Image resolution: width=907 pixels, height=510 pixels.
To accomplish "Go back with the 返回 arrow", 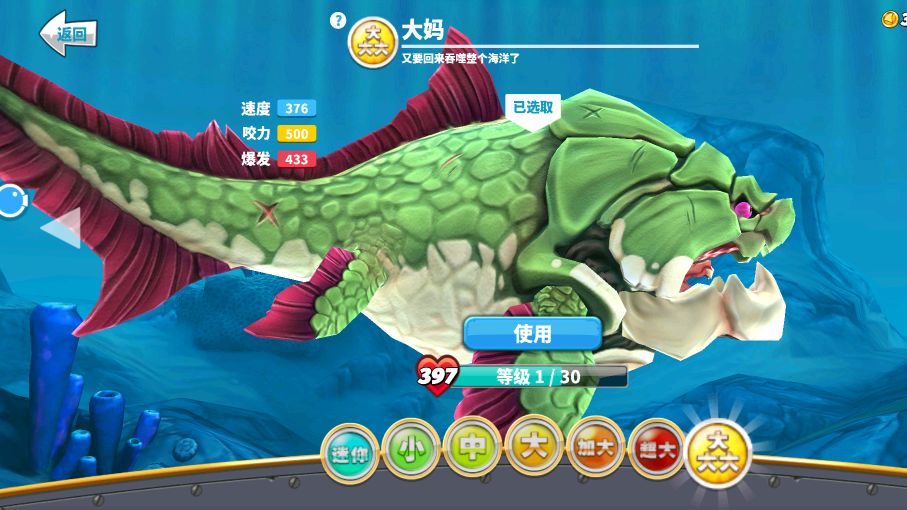I will point(67,33).
